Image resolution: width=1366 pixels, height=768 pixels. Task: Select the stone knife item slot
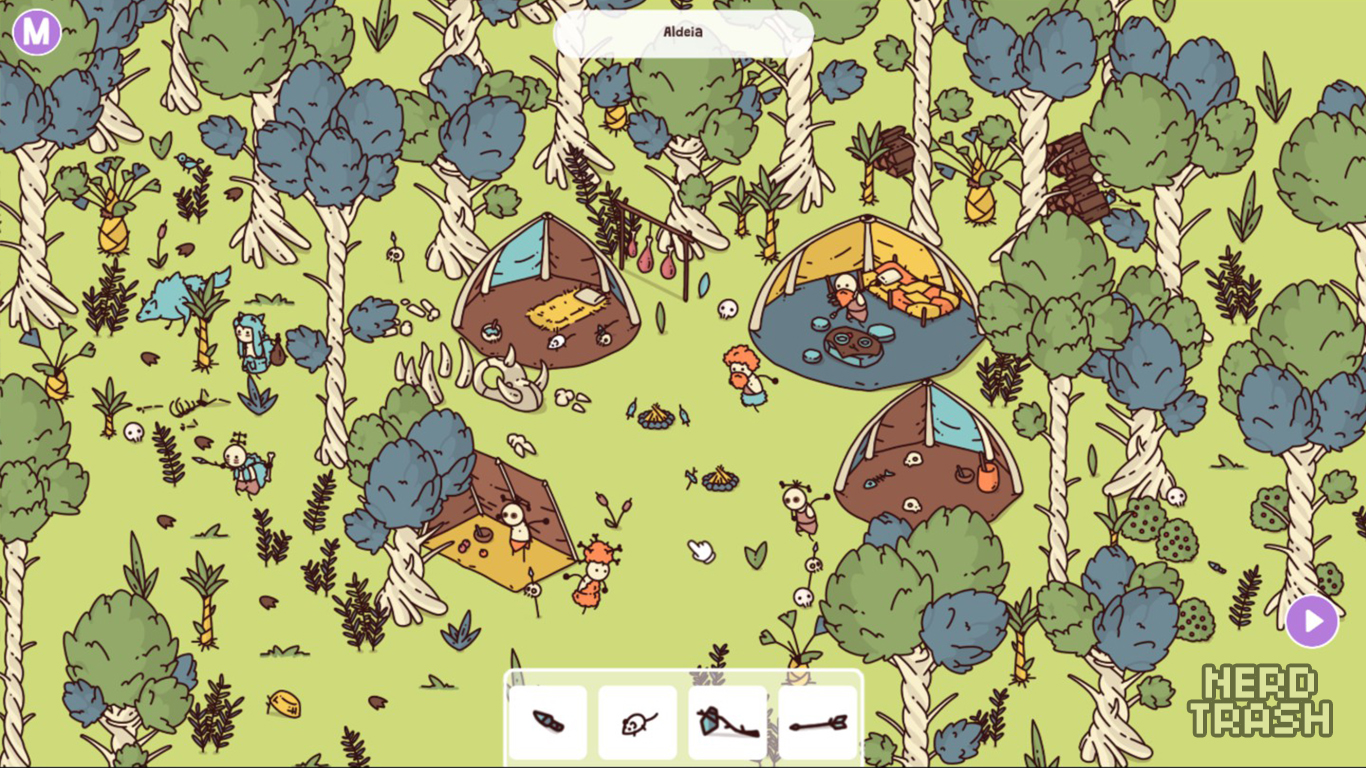tap(548, 722)
